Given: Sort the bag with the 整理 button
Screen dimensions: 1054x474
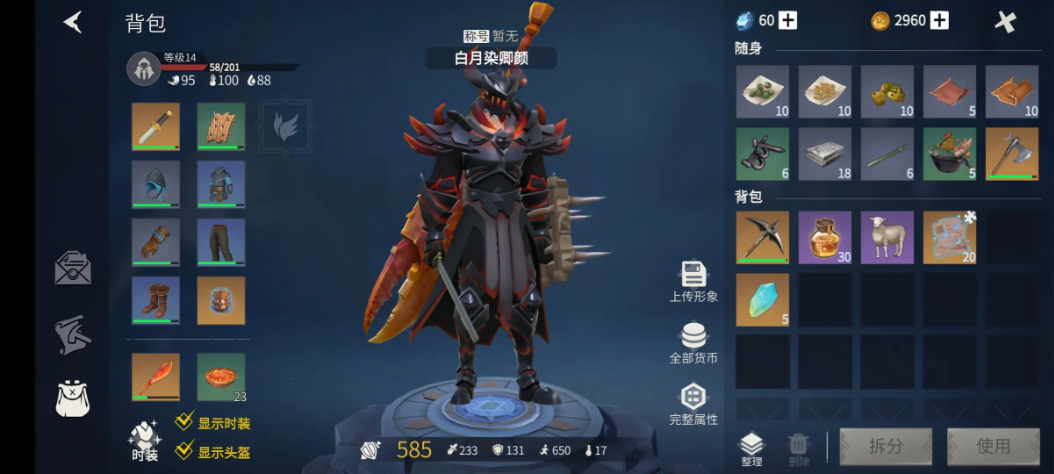Looking at the screenshot, I should (x=751, y=449).
